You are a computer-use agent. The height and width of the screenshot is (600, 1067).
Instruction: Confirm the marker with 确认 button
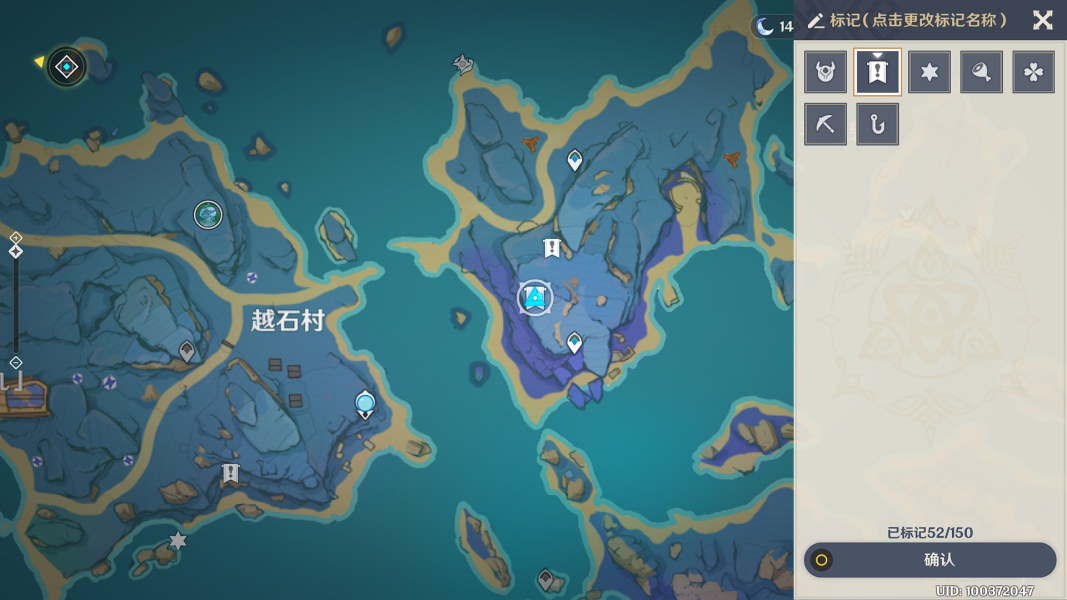(x=930, y=560)
